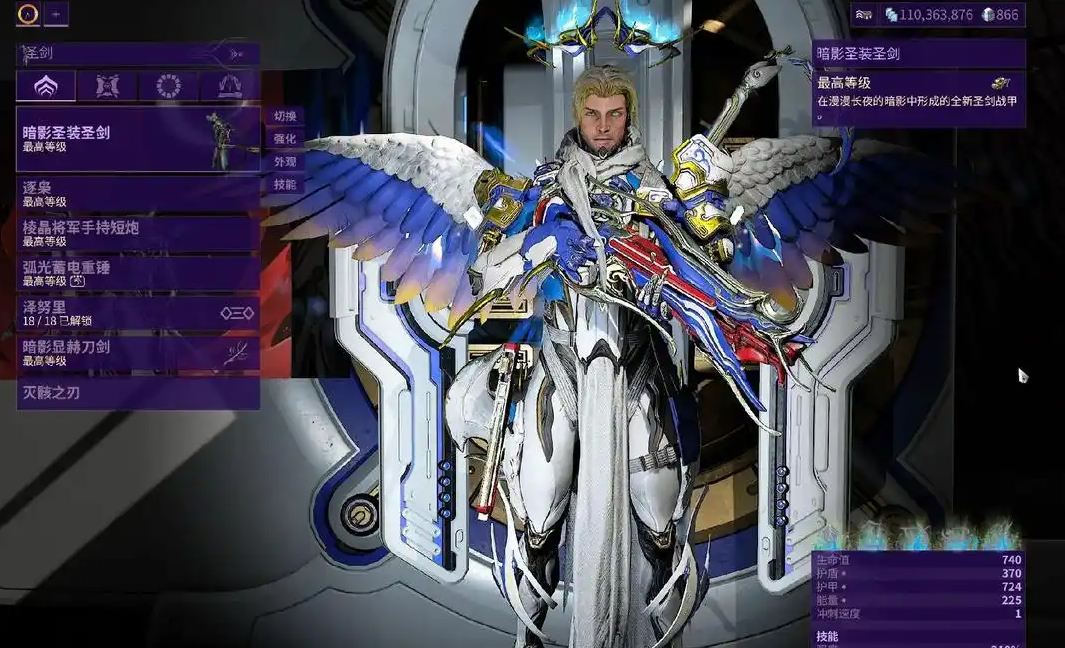The image size is (1065, 648).
Task: Click the platinum currency icon
Action: (x=988, y=15)
